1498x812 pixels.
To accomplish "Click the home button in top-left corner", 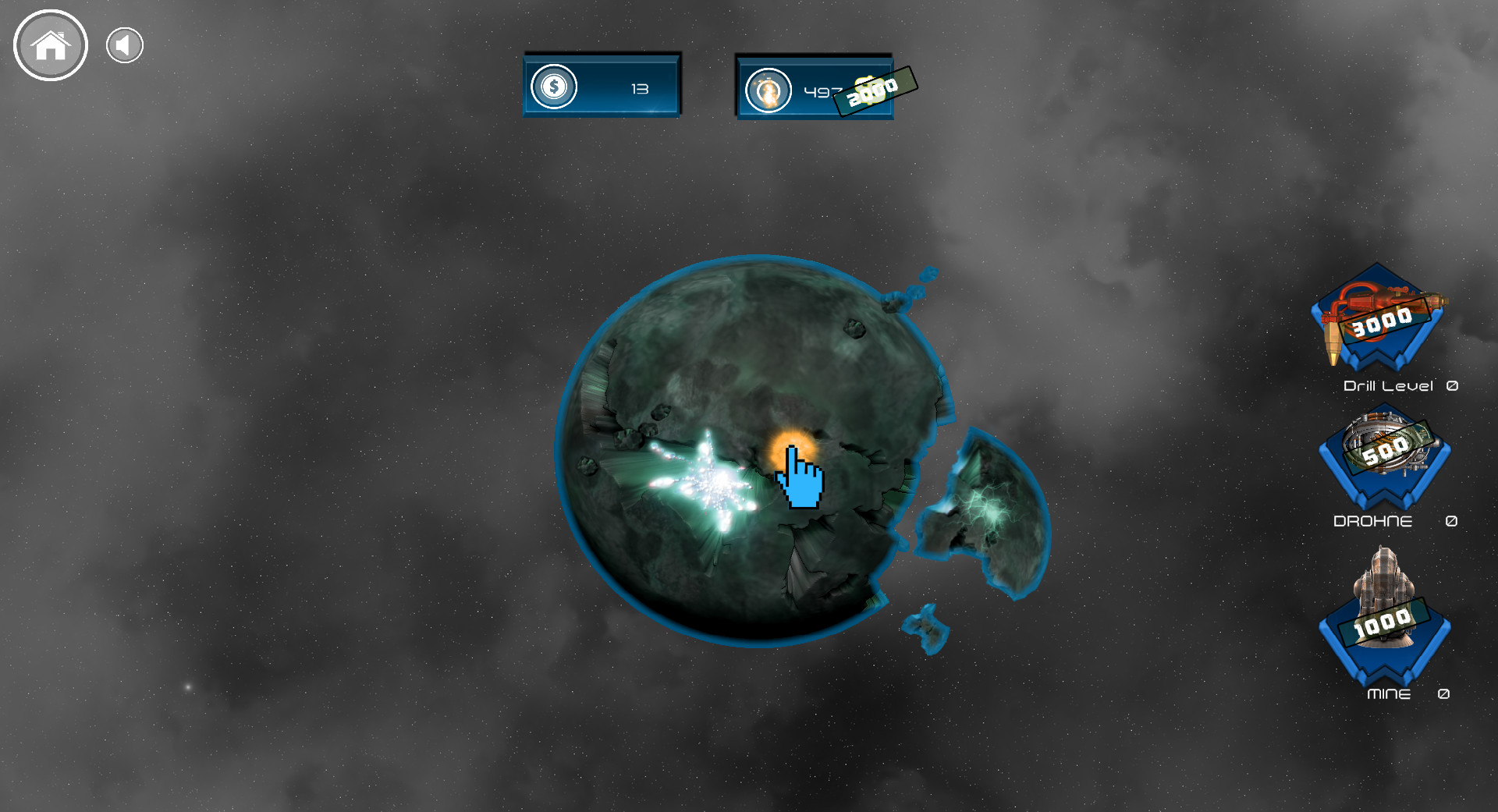I will click(50, 45).
